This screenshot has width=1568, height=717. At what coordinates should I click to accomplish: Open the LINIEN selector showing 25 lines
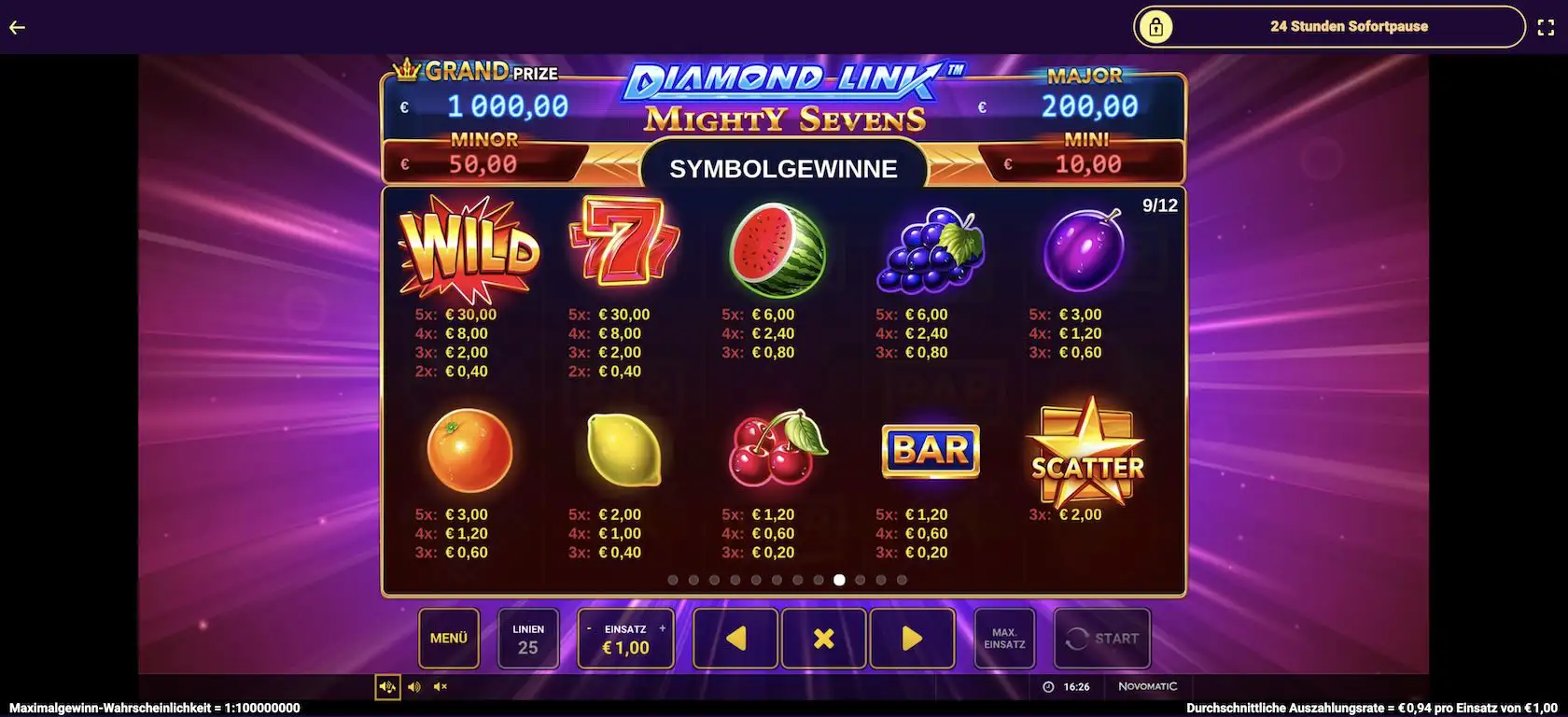click(528, 639)
